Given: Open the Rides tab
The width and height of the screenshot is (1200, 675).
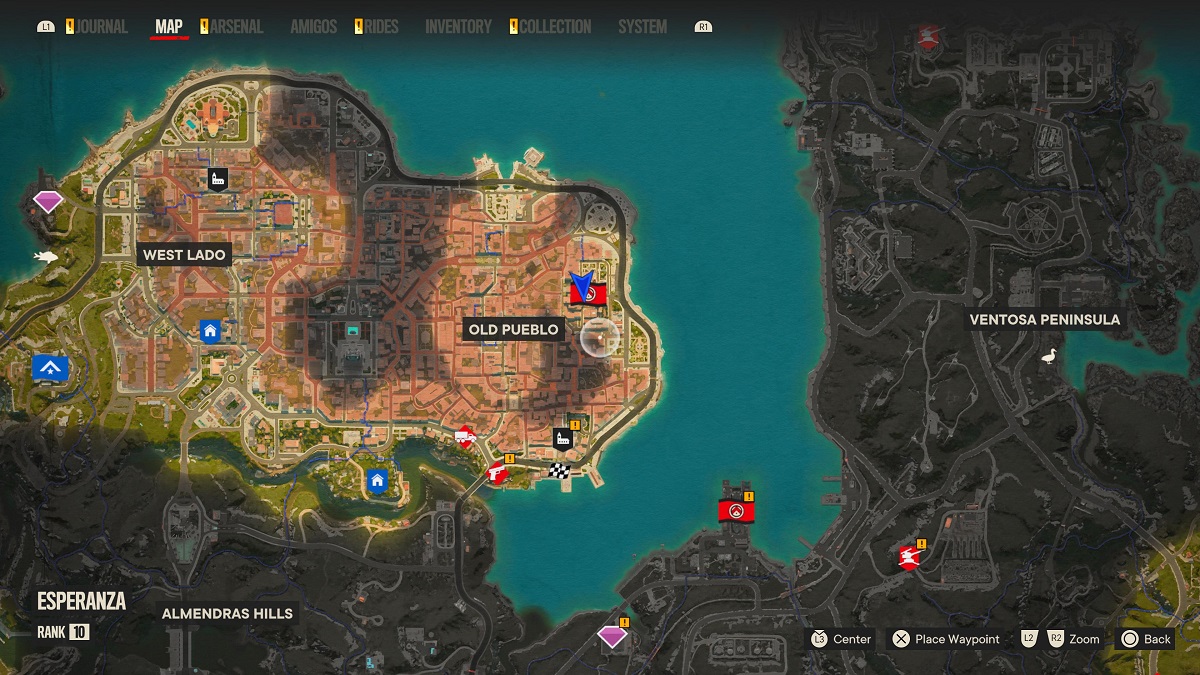Looking at the screenshot, I should coord(381,27).
